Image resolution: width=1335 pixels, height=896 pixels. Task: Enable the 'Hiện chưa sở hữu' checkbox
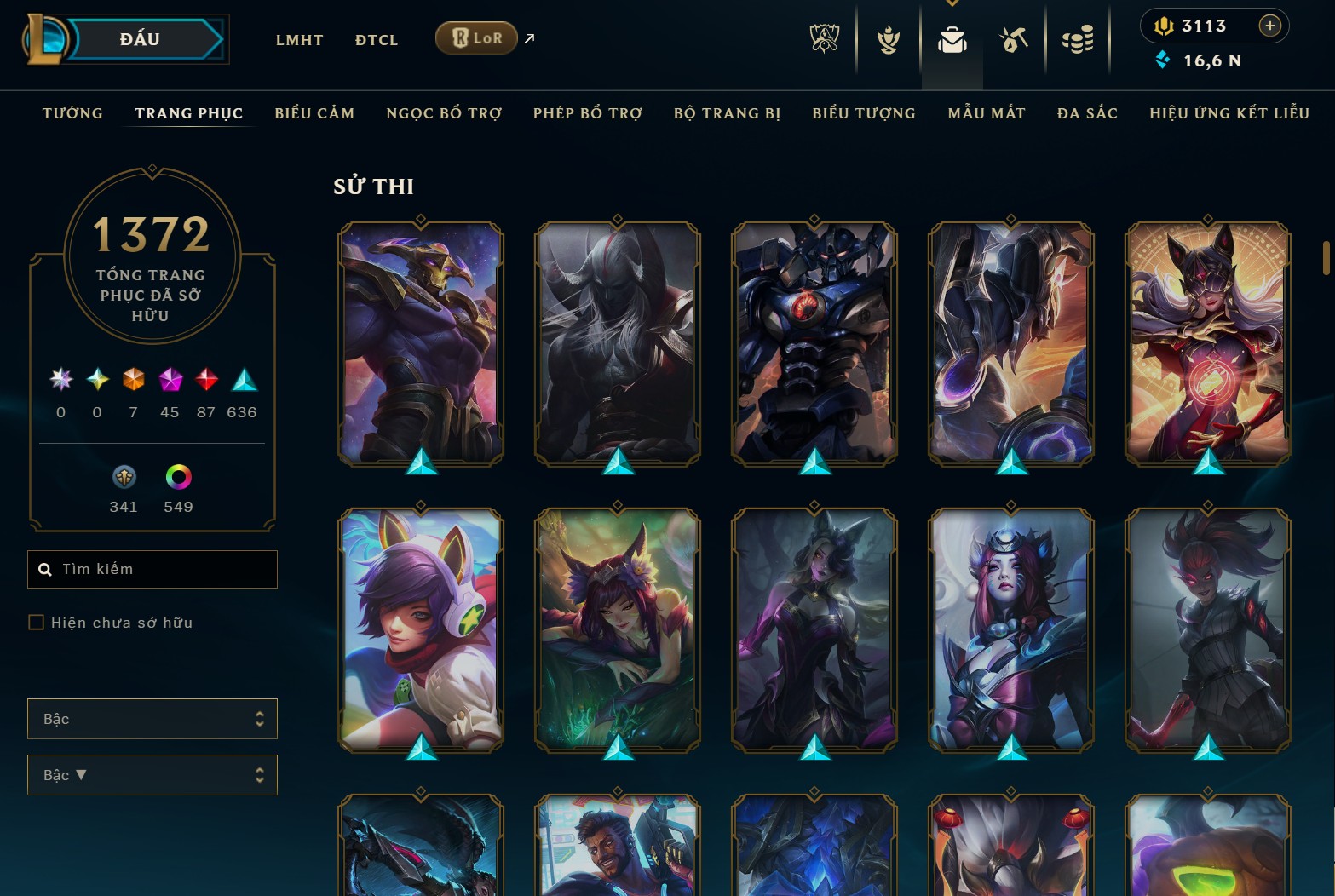[36, 622]
